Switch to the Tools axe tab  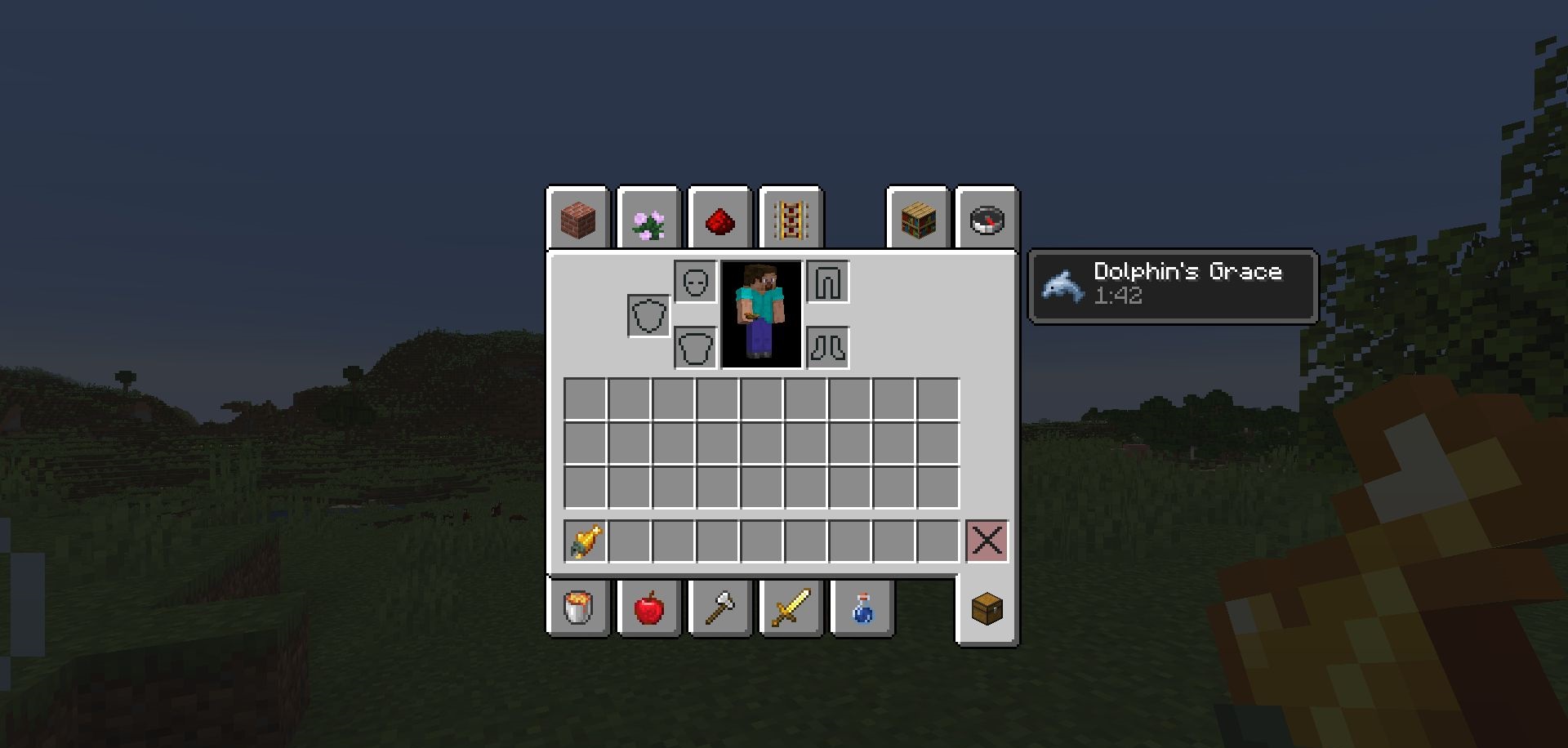click(x=718, y=608)
